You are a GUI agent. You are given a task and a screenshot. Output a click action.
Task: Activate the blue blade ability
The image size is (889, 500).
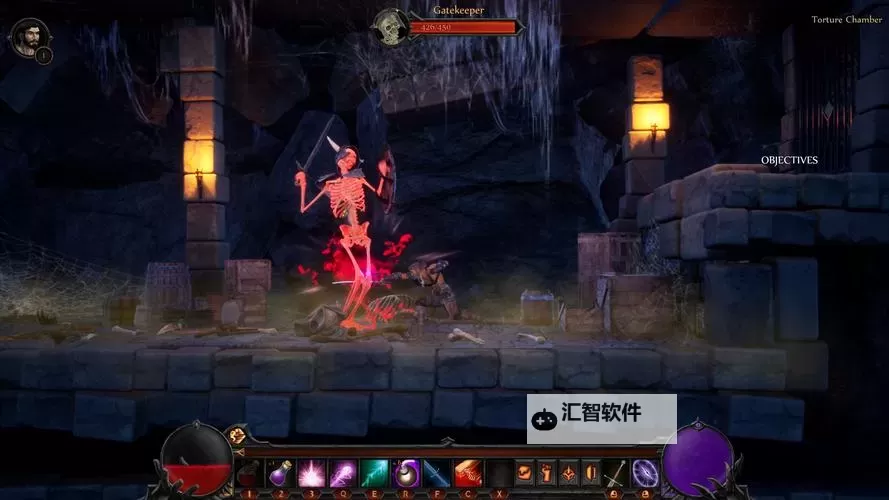tap(436, 473)
